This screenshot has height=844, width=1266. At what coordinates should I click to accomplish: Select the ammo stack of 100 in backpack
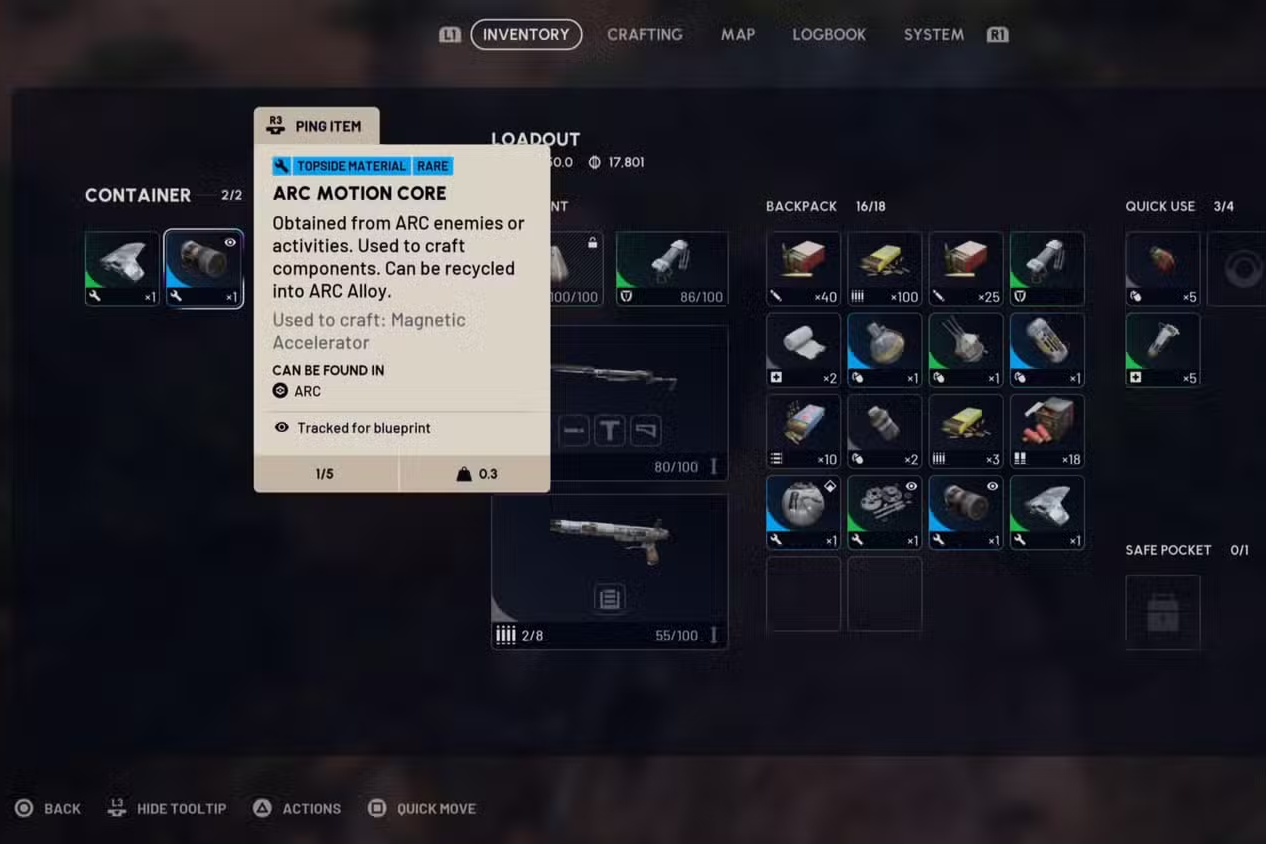tap(884, 268)
